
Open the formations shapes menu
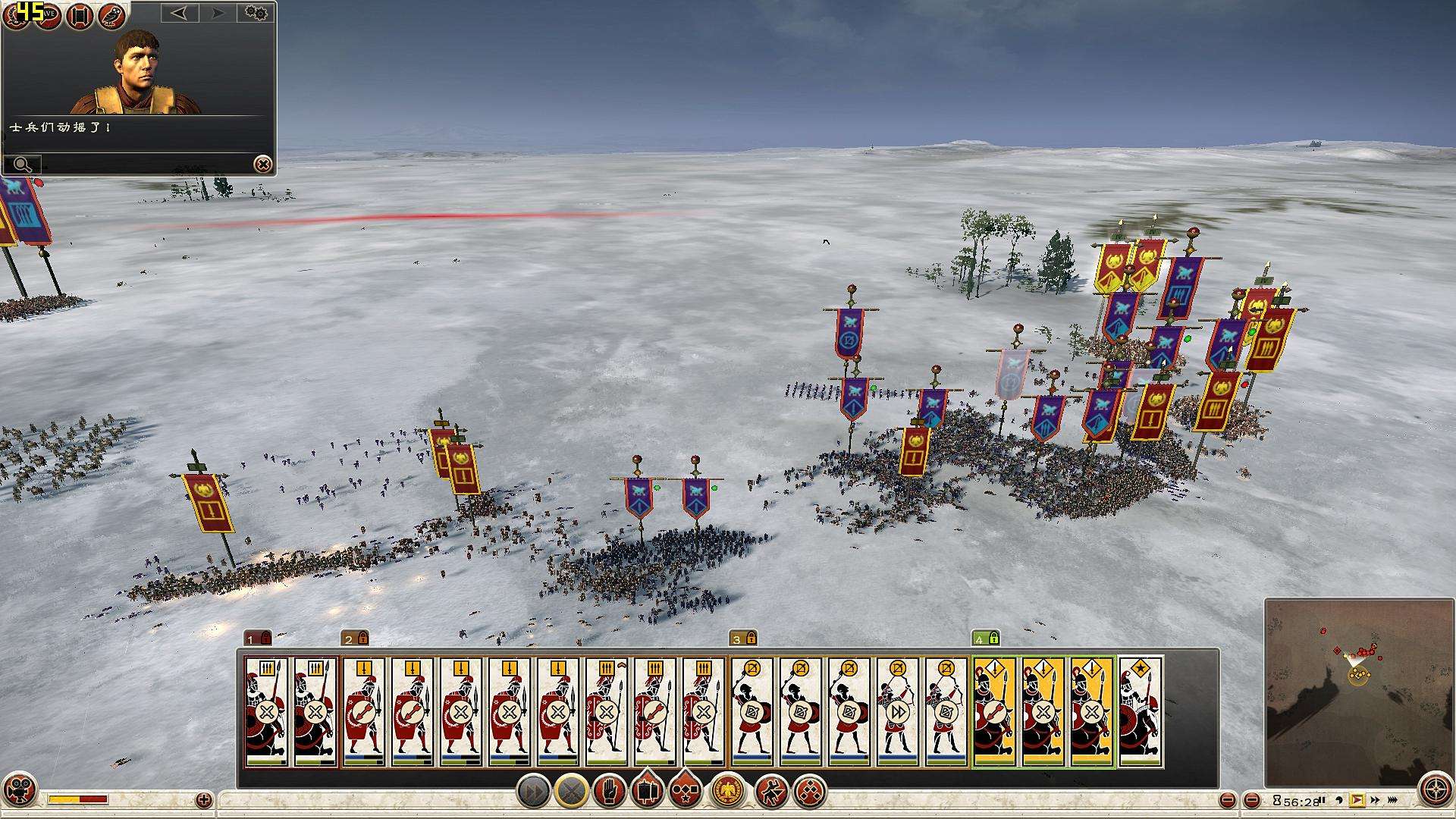[685, 792]
